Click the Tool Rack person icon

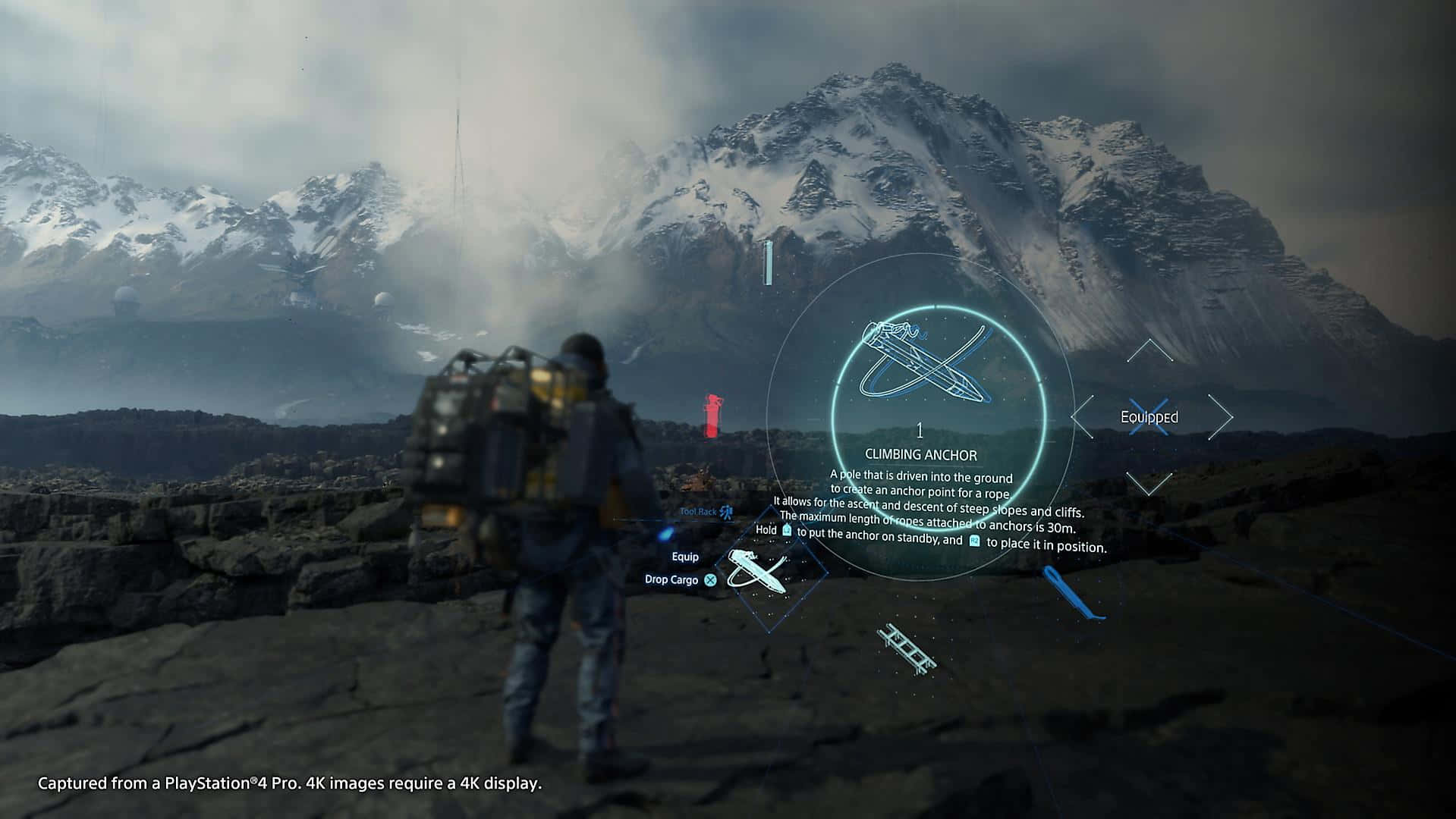[x=727, y=513]
